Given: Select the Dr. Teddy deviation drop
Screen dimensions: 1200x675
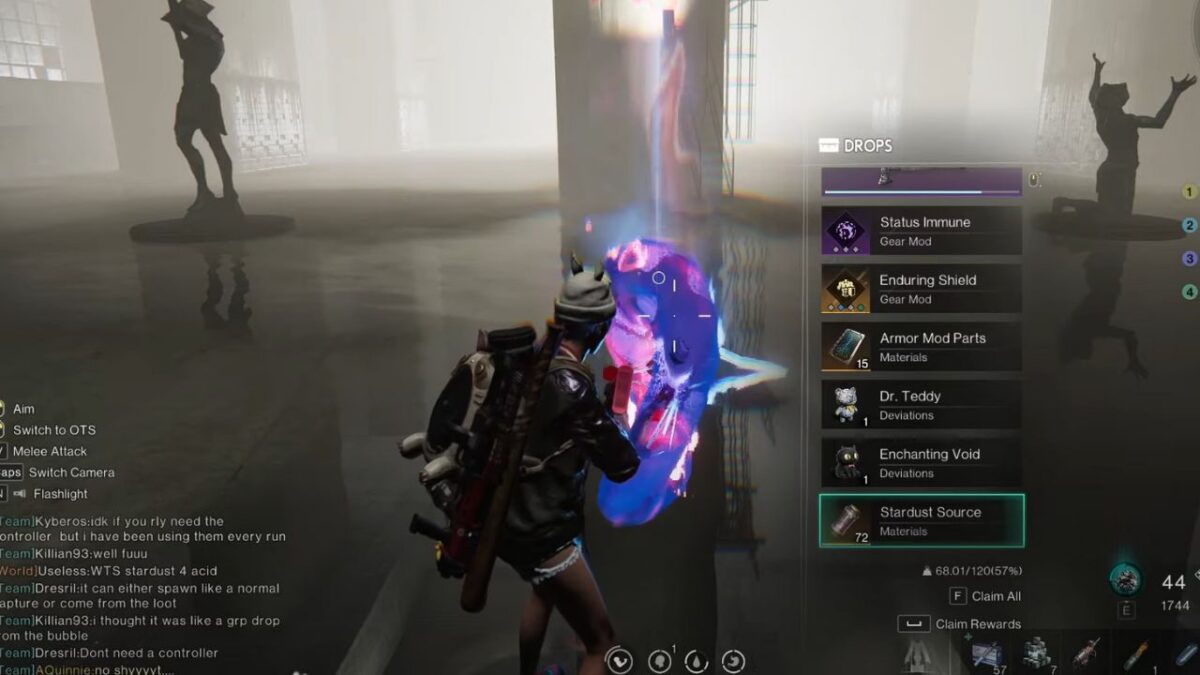Looking at the screenshot, I should pos(921,405).
